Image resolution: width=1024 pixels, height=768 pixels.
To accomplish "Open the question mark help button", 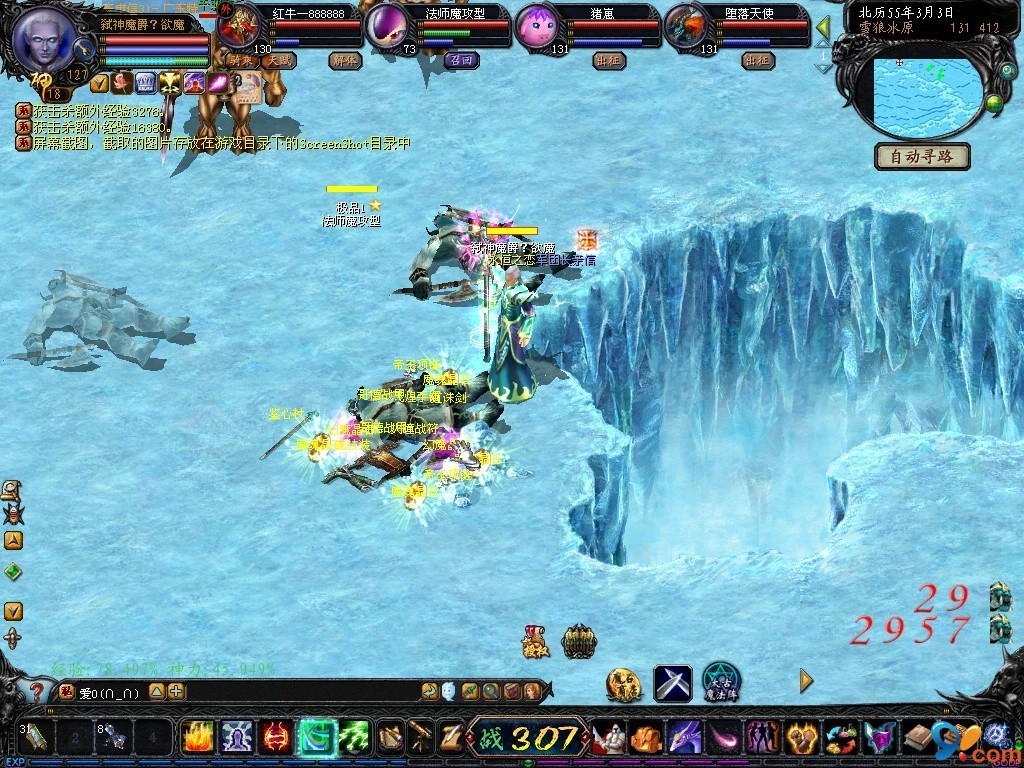I will pos(36,691).
